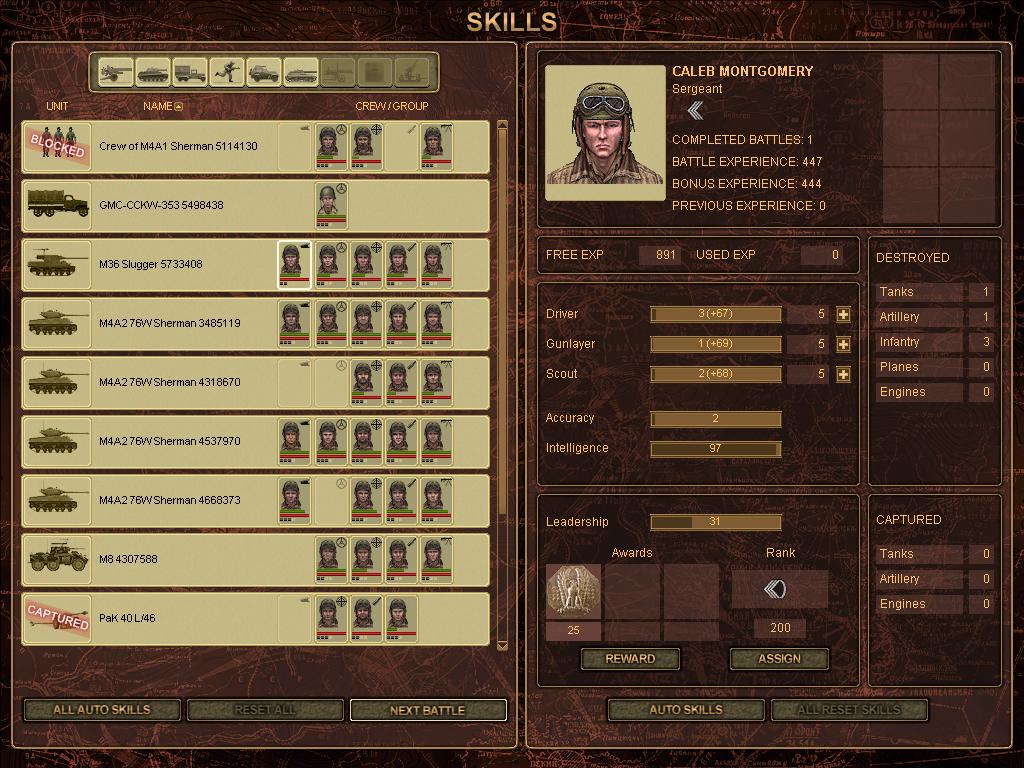
Task: Give an award with the Reward button
Action: (x=630, y=659)
